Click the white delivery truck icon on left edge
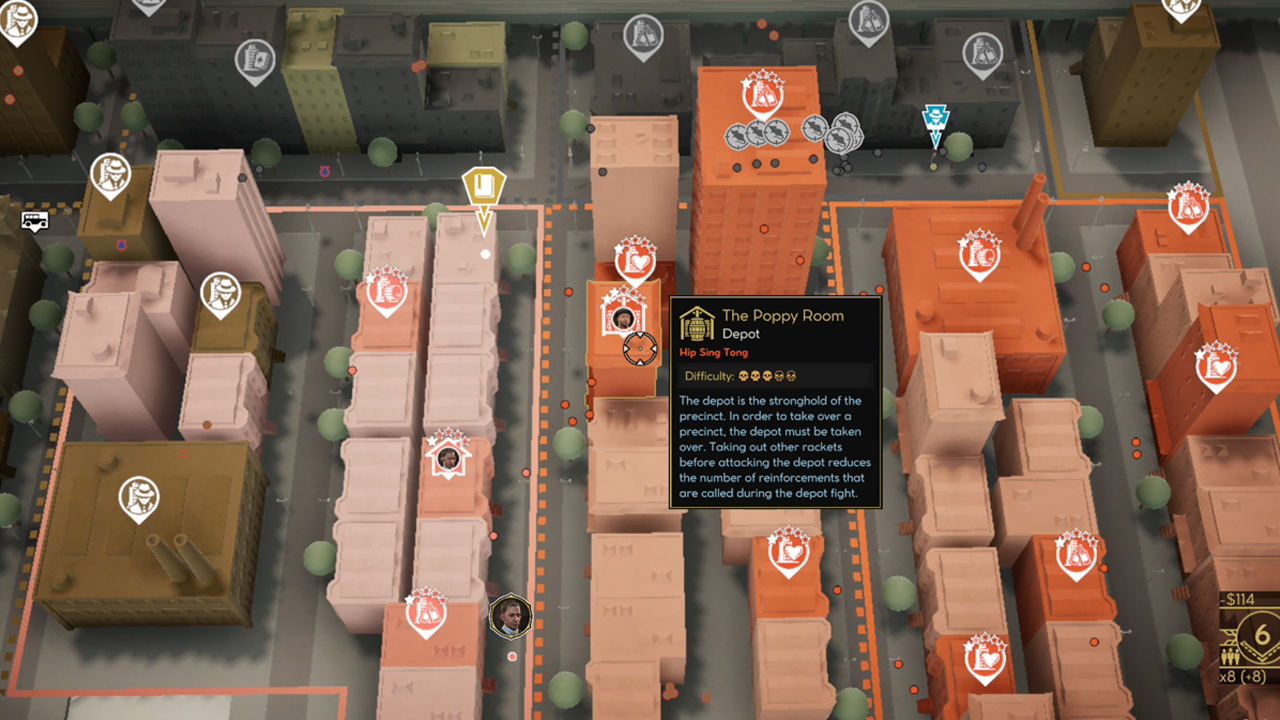Viewport: 1280px width, 720px height. (33, 220)
